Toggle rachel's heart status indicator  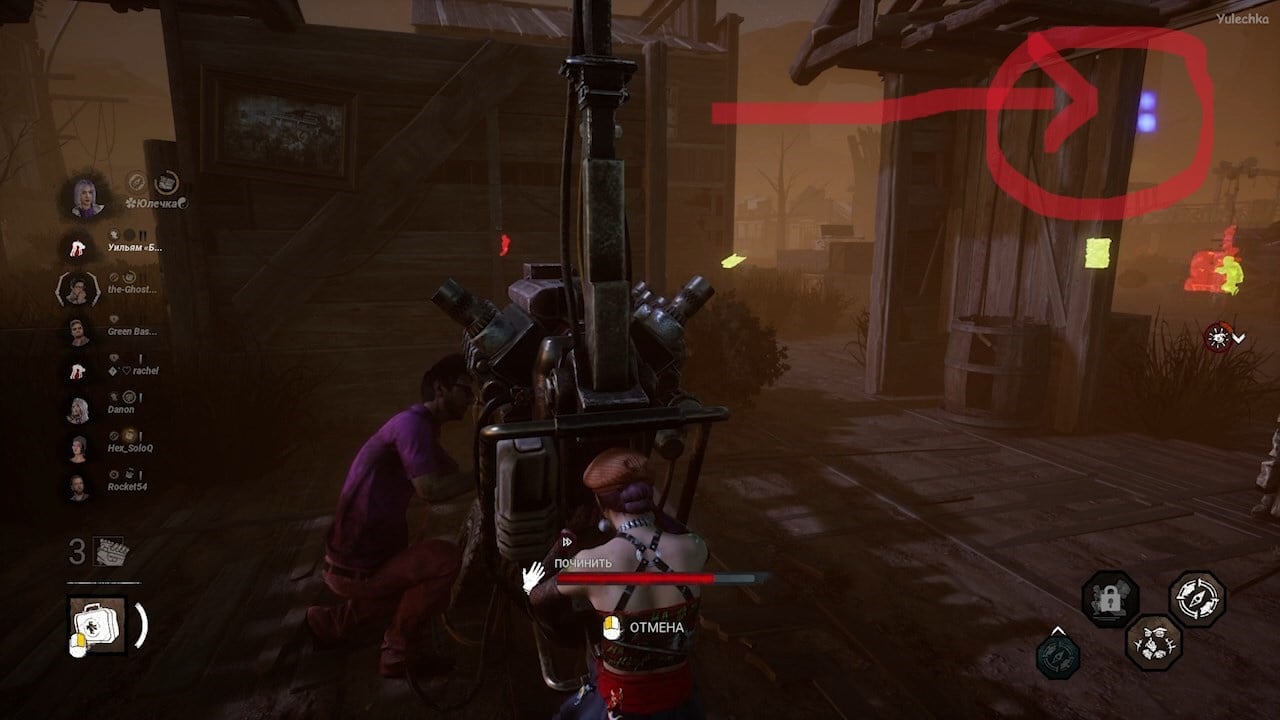pos(126,368)
